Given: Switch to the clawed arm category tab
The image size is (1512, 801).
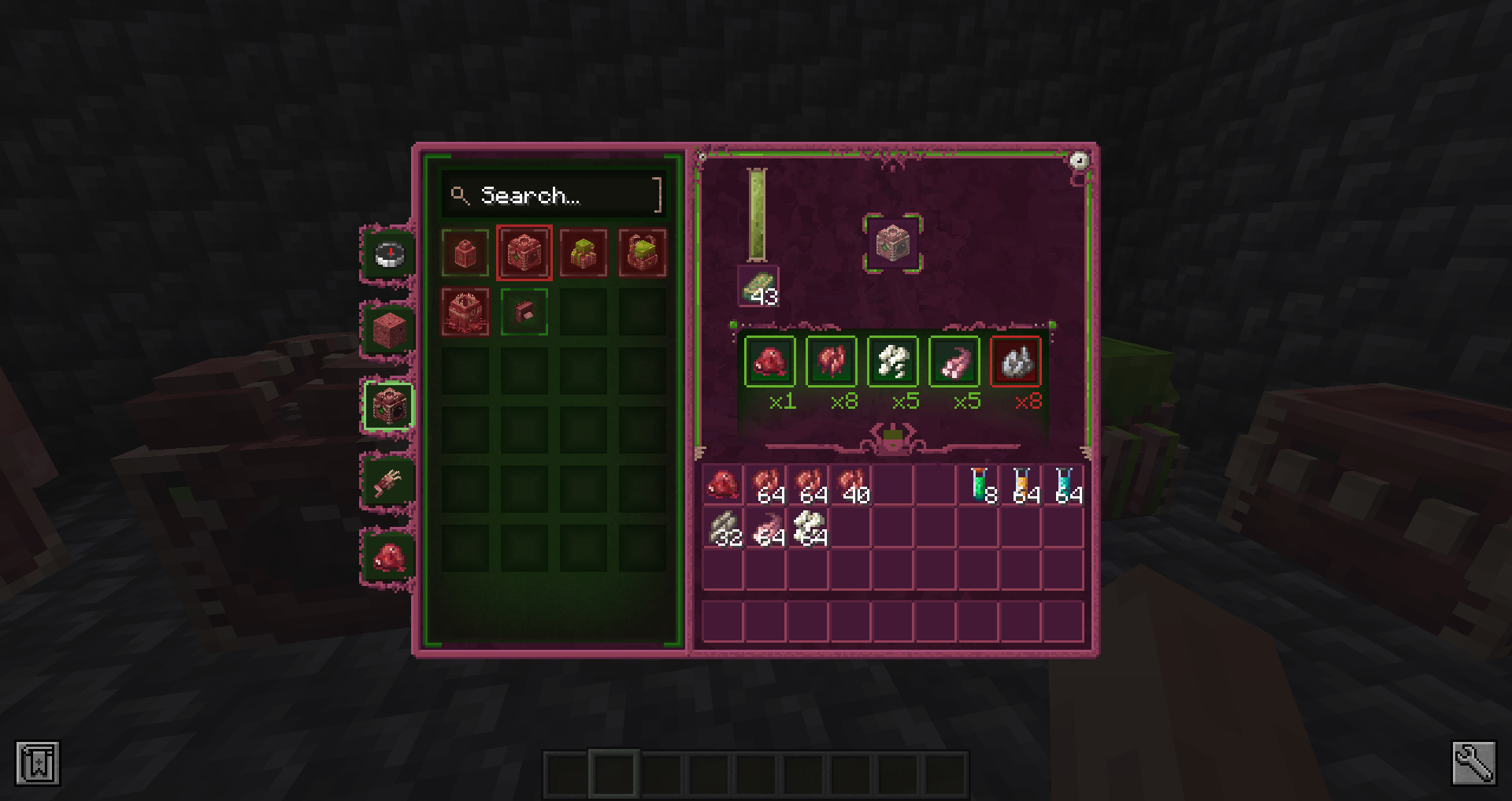Looking at the screenshot, I should point(389,481).
